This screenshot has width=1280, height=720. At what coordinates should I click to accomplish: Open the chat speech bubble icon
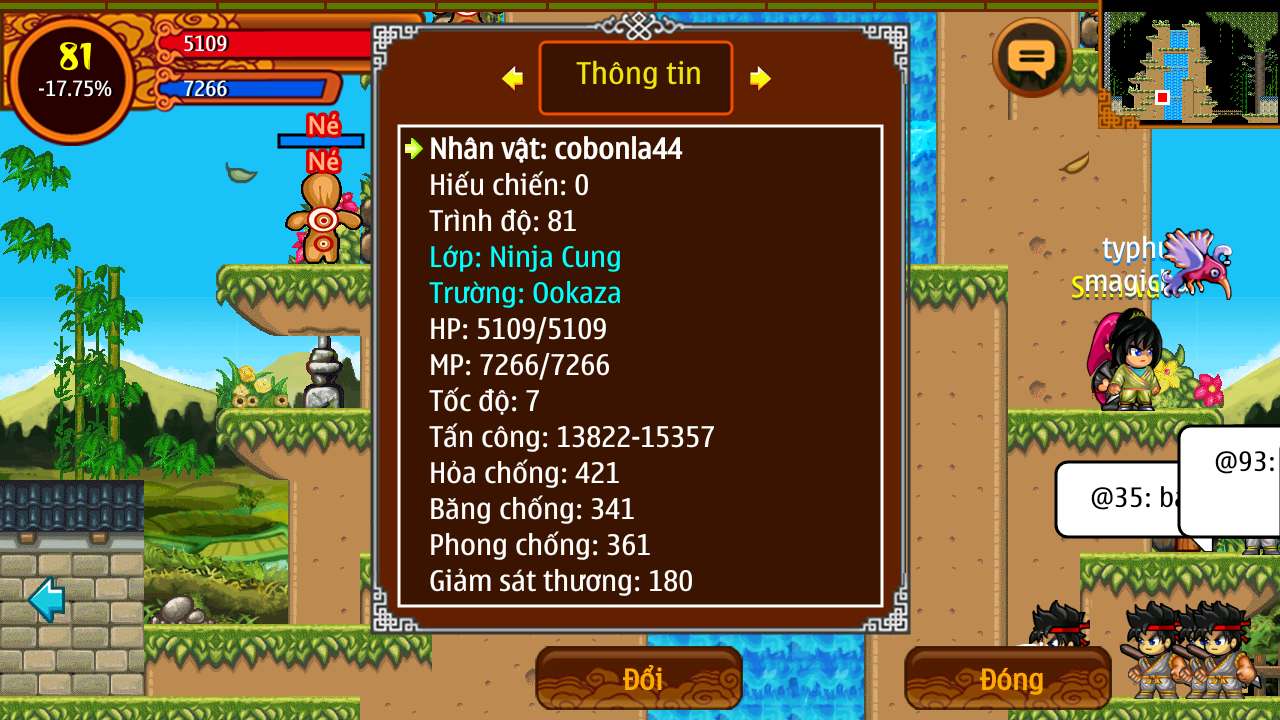[1032, 57]
